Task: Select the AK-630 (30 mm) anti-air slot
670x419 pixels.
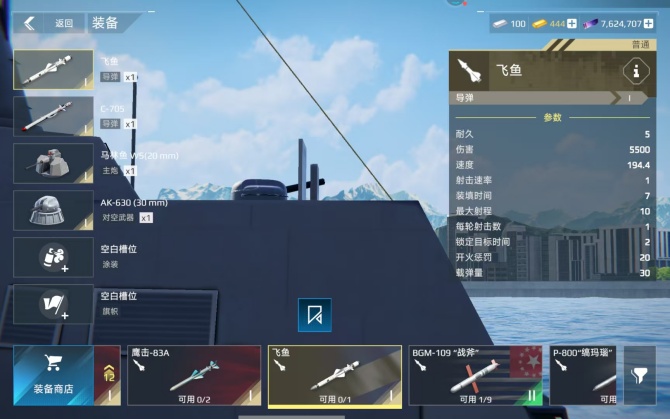Action: 53,210
